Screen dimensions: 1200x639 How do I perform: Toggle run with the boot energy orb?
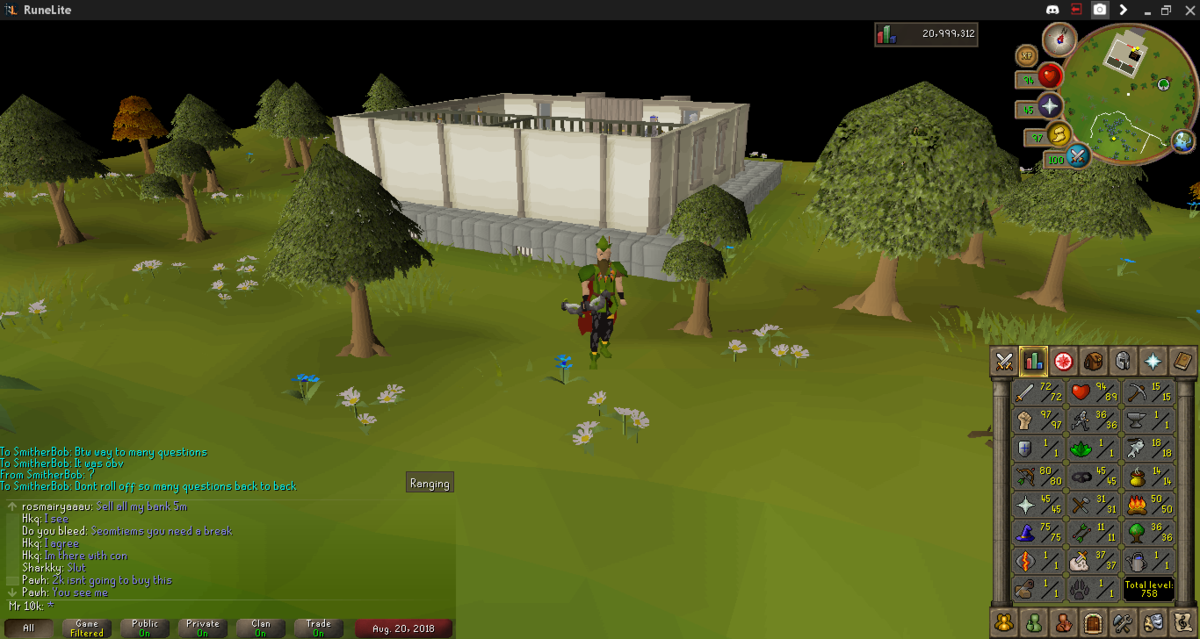pyautogui.click(x=1058, y=134)
